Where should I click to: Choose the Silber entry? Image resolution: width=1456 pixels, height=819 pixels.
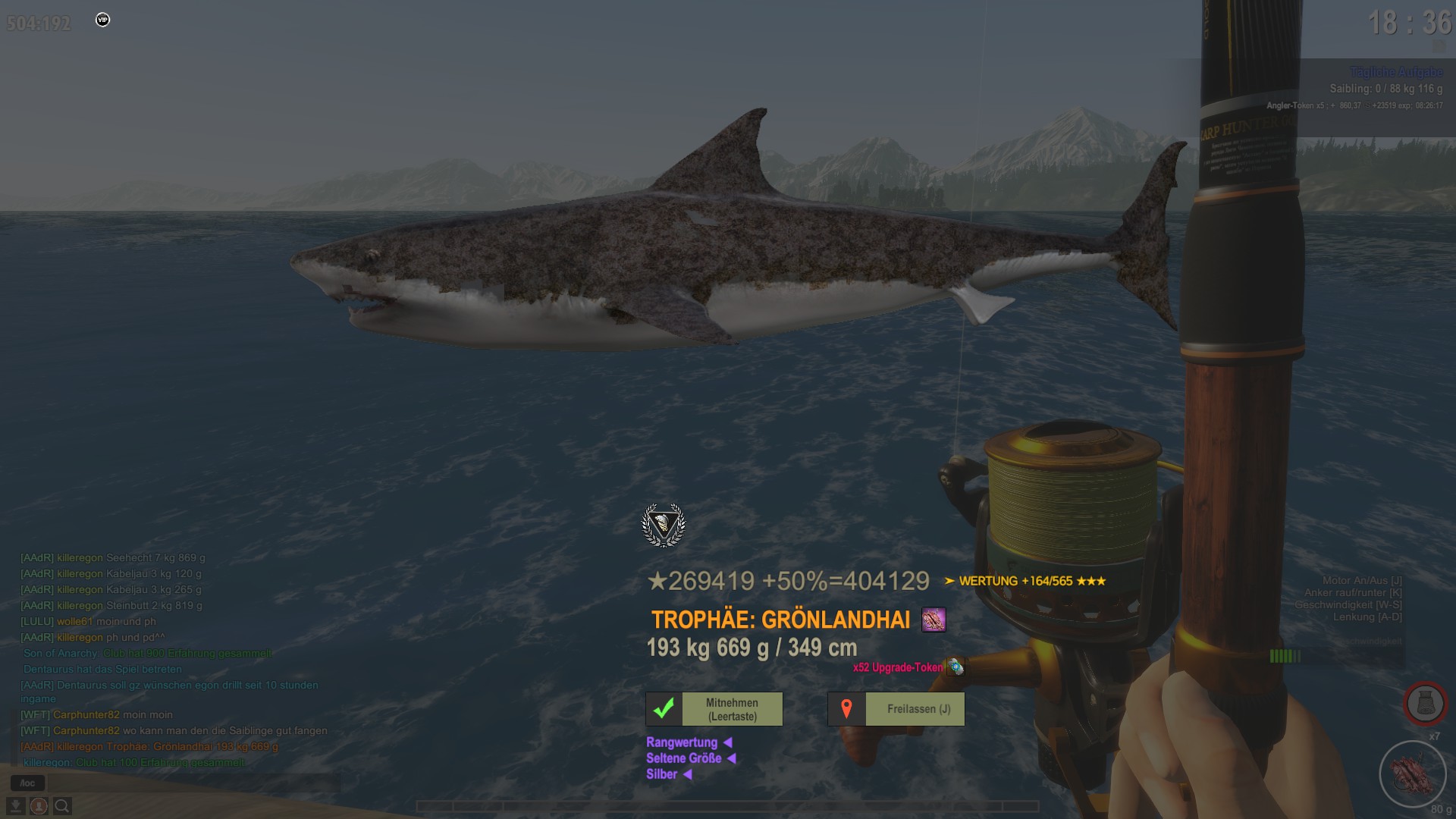tap(661, 774)
